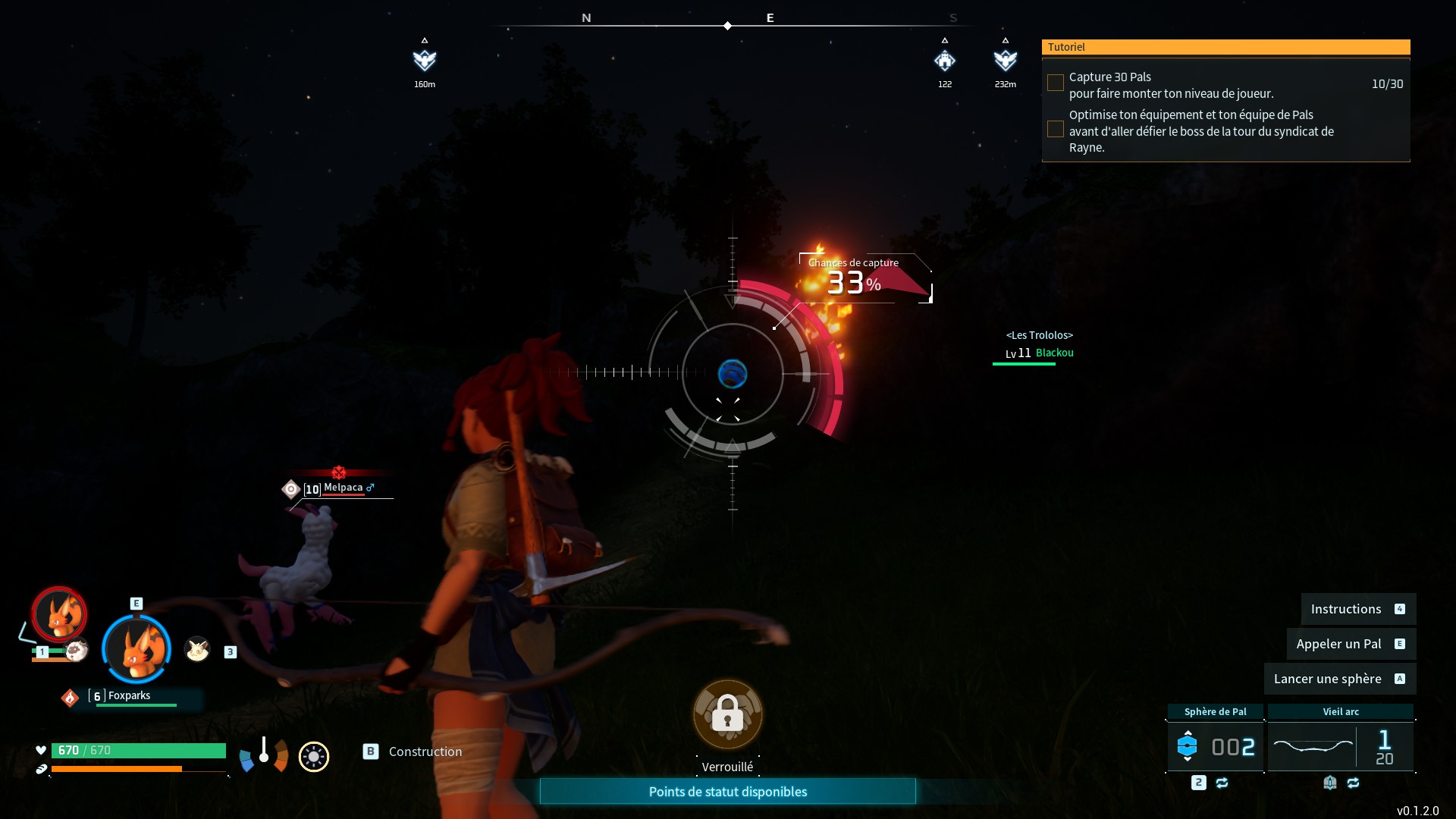Select the compass marker showing 232m
The image size is (1456, 819).
click(x=1005, y=60)
